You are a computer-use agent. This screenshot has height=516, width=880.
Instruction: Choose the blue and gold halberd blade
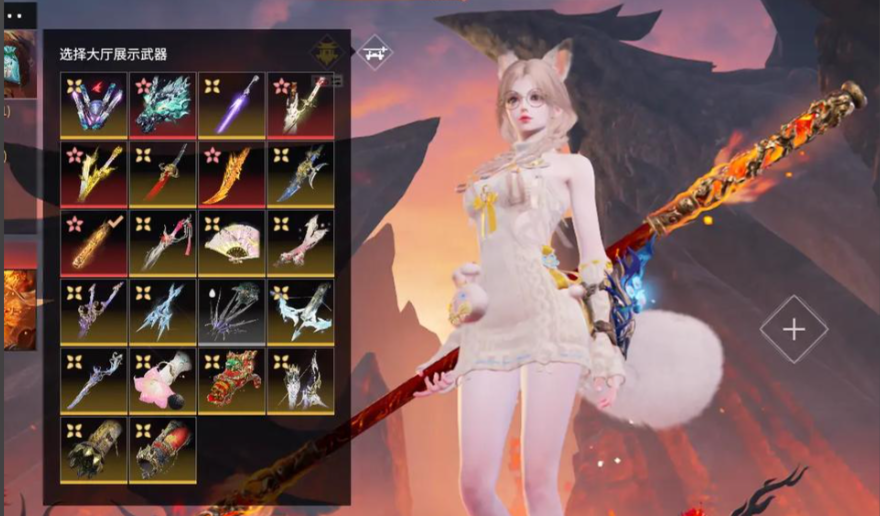click(301, 173)
